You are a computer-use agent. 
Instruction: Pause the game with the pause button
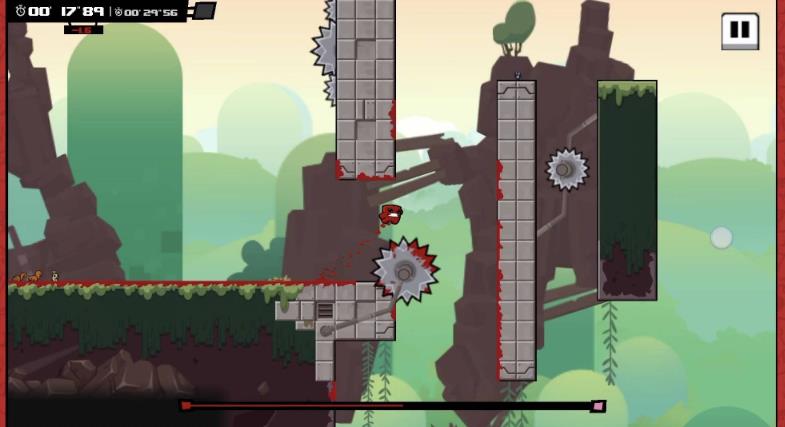coord(739,30)
